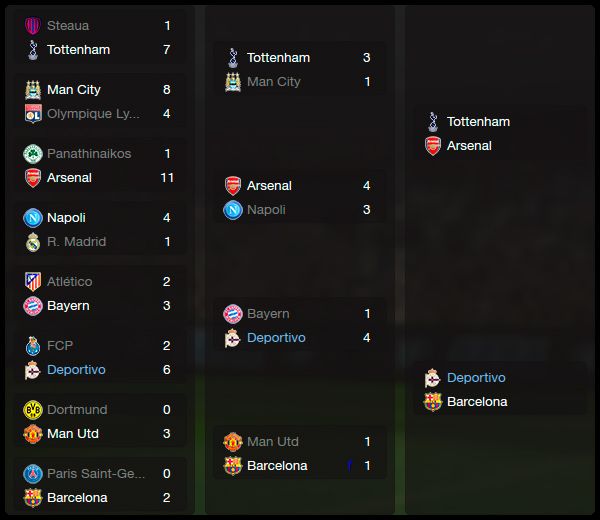Click the Dortmund club crest

coord(33,410)
